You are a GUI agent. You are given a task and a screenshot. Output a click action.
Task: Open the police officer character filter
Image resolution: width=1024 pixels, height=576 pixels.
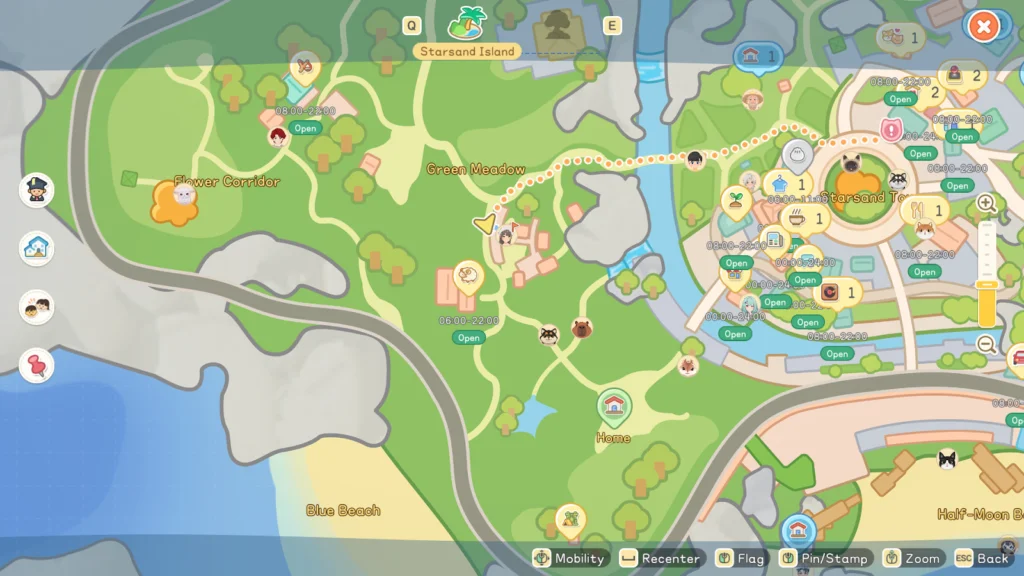coord(37,190)
